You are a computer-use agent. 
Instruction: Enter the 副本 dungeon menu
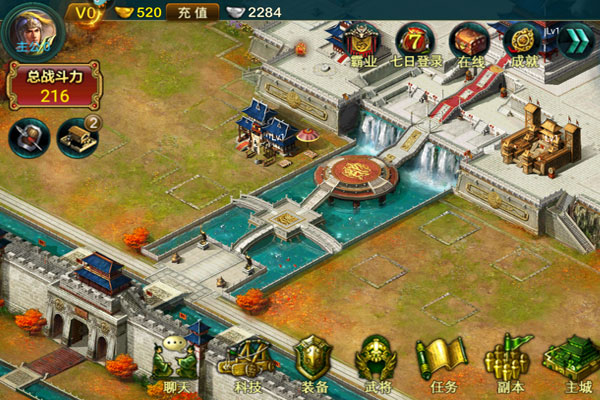point(506,364)
